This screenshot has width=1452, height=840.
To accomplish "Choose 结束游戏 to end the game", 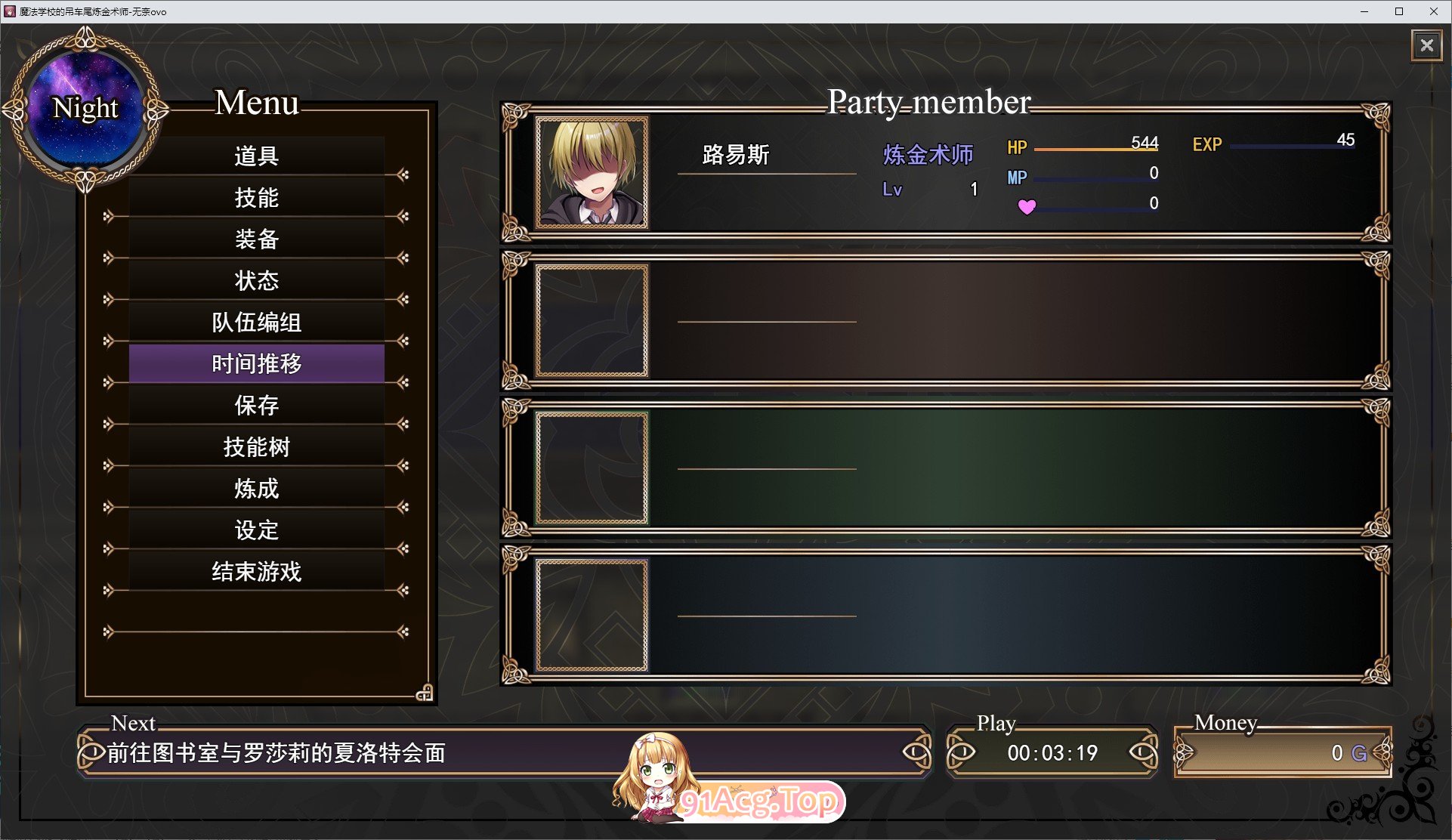I will point(256,572).
